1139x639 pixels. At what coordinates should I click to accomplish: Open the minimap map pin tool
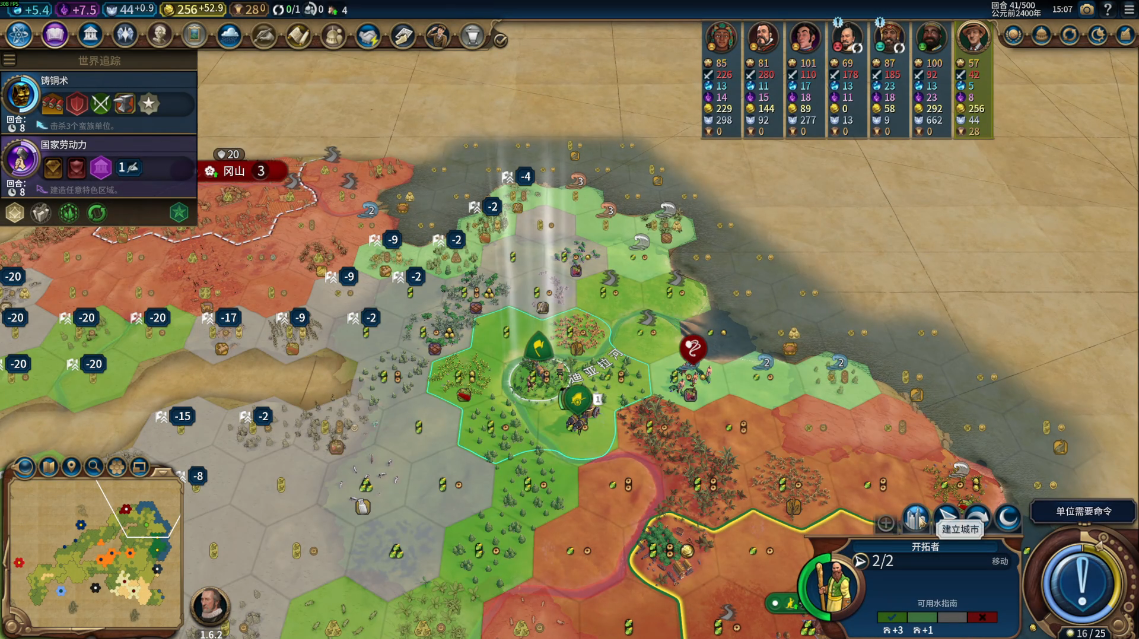click(x=71, y=466)
